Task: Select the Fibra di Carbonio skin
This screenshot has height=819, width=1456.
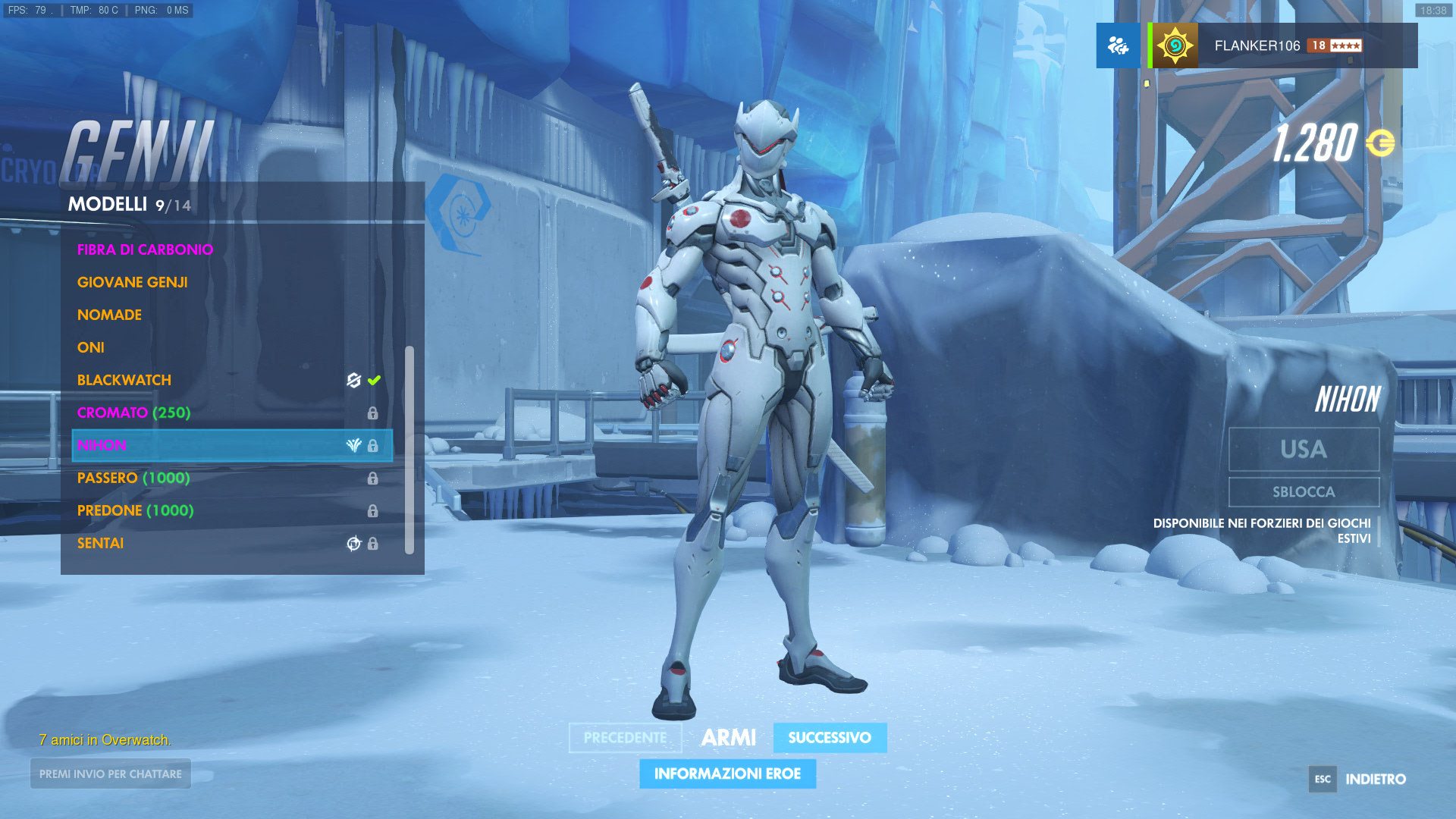Action: pyautogui.click(x=145, y=249)
